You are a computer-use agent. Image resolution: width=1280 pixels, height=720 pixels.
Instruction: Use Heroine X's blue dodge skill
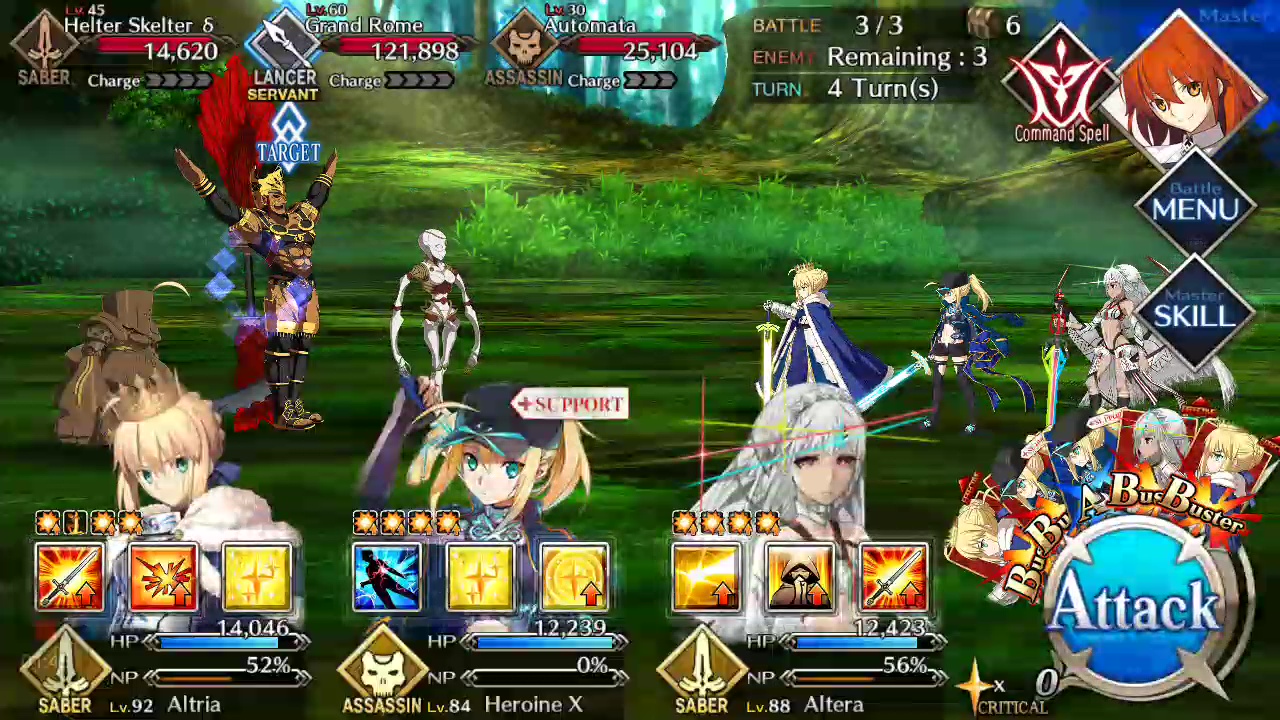pyautogui.click(x=386, y=577)
